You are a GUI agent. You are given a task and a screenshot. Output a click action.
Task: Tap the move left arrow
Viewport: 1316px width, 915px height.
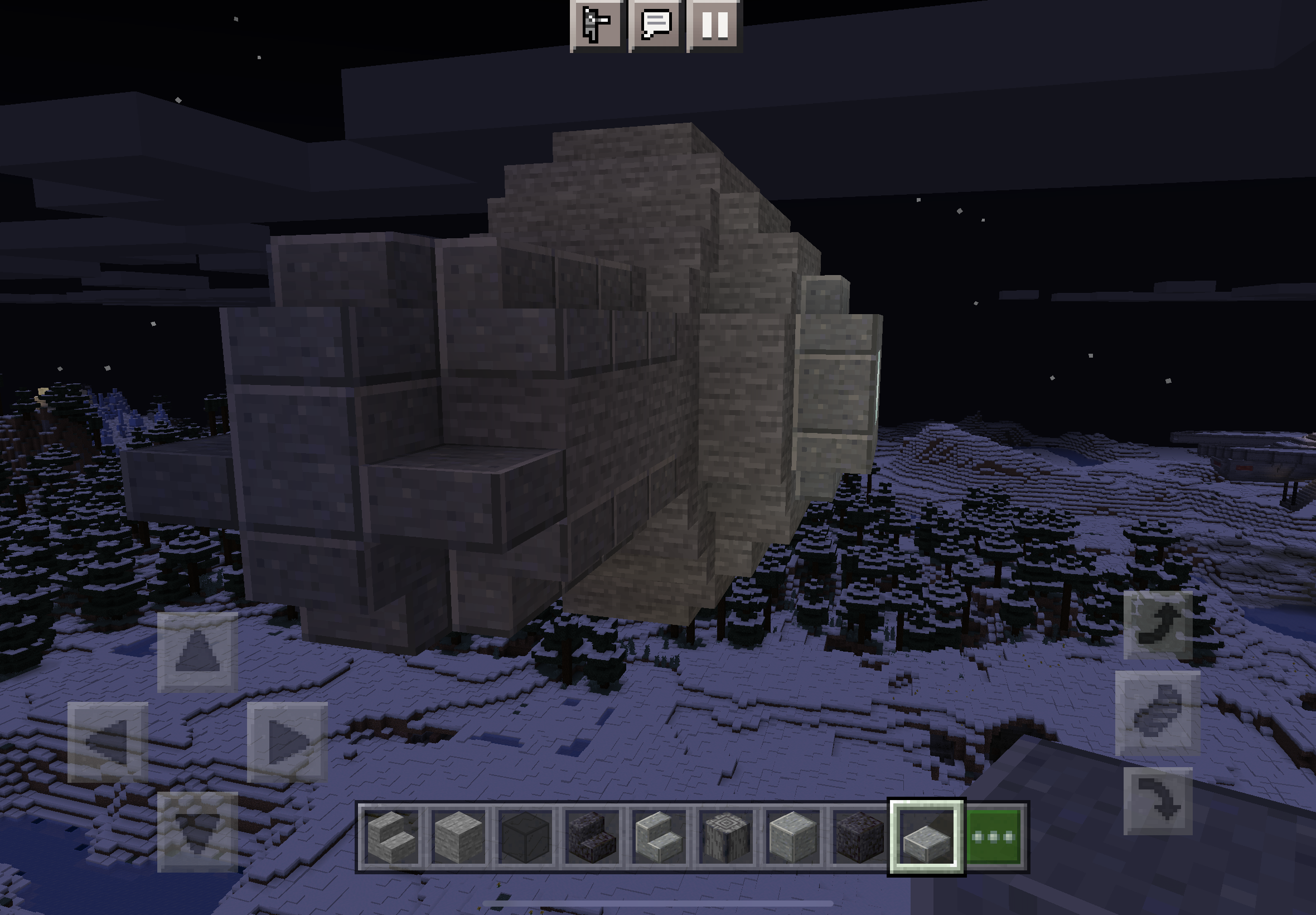(x=108, y=742)
